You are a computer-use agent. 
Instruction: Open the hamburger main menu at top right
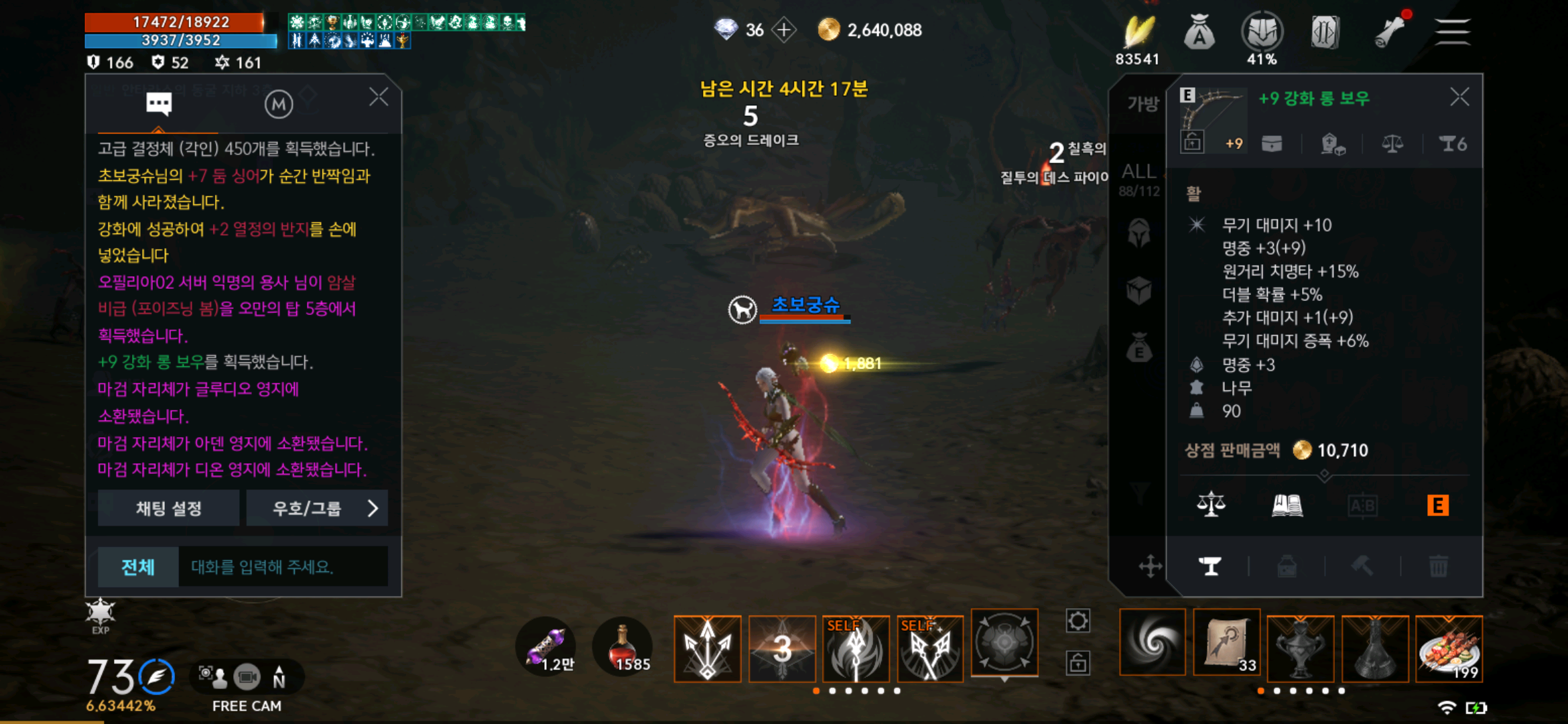click(x=1452, y=31)
